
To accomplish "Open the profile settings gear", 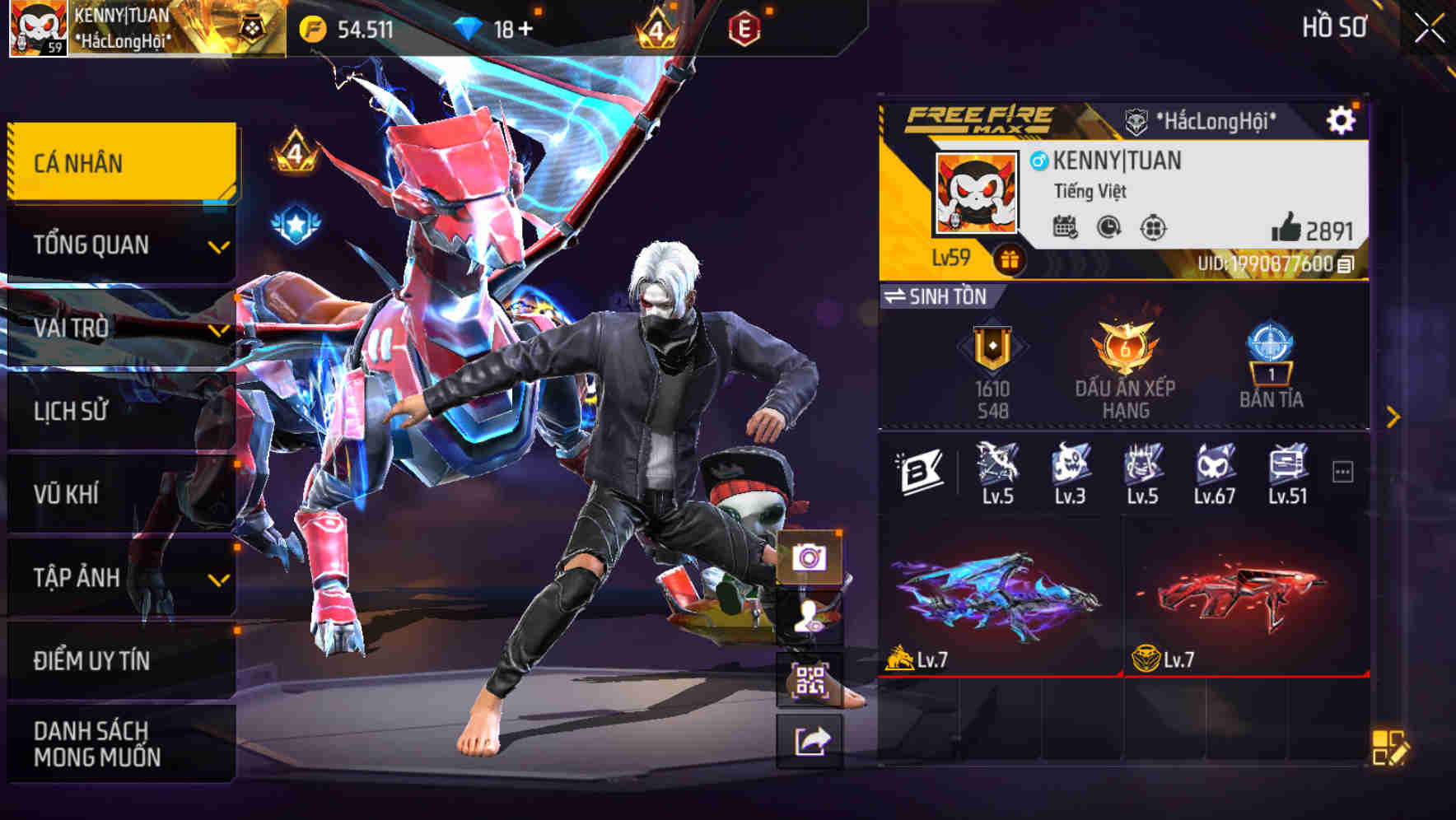I will 1343,119.
